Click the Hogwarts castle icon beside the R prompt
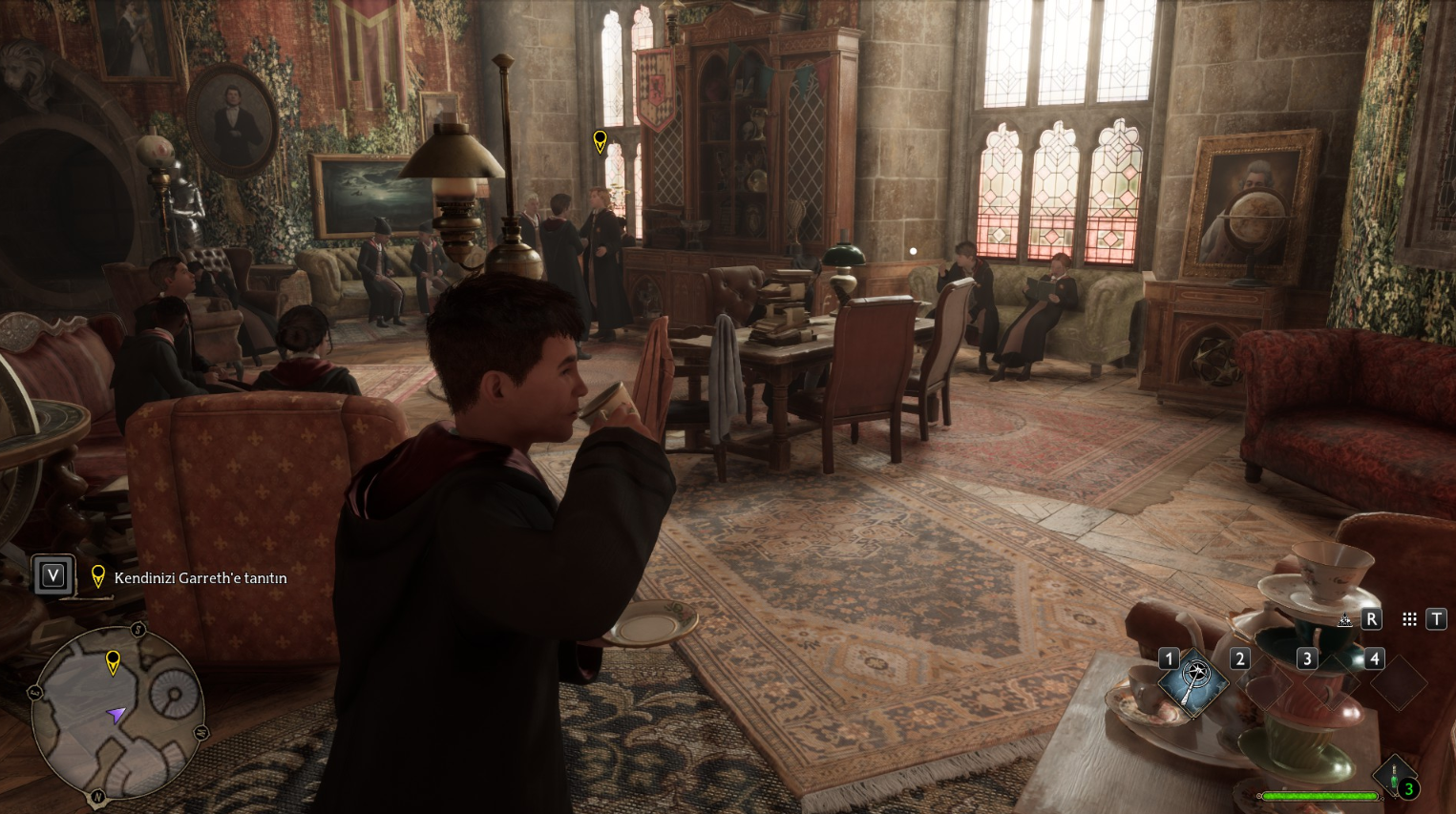 coord(1345,619)
